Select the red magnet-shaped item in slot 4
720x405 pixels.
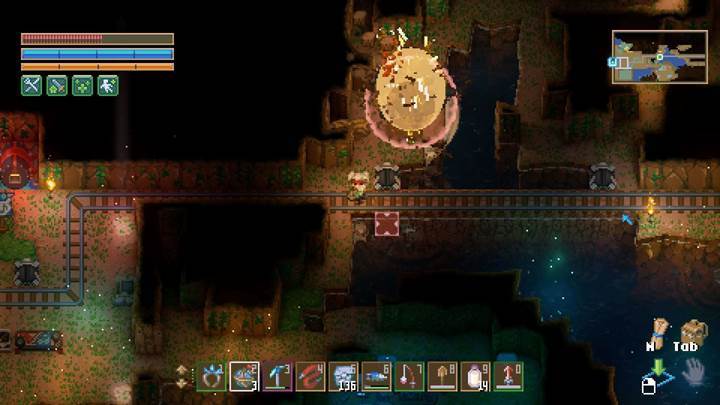311,376
